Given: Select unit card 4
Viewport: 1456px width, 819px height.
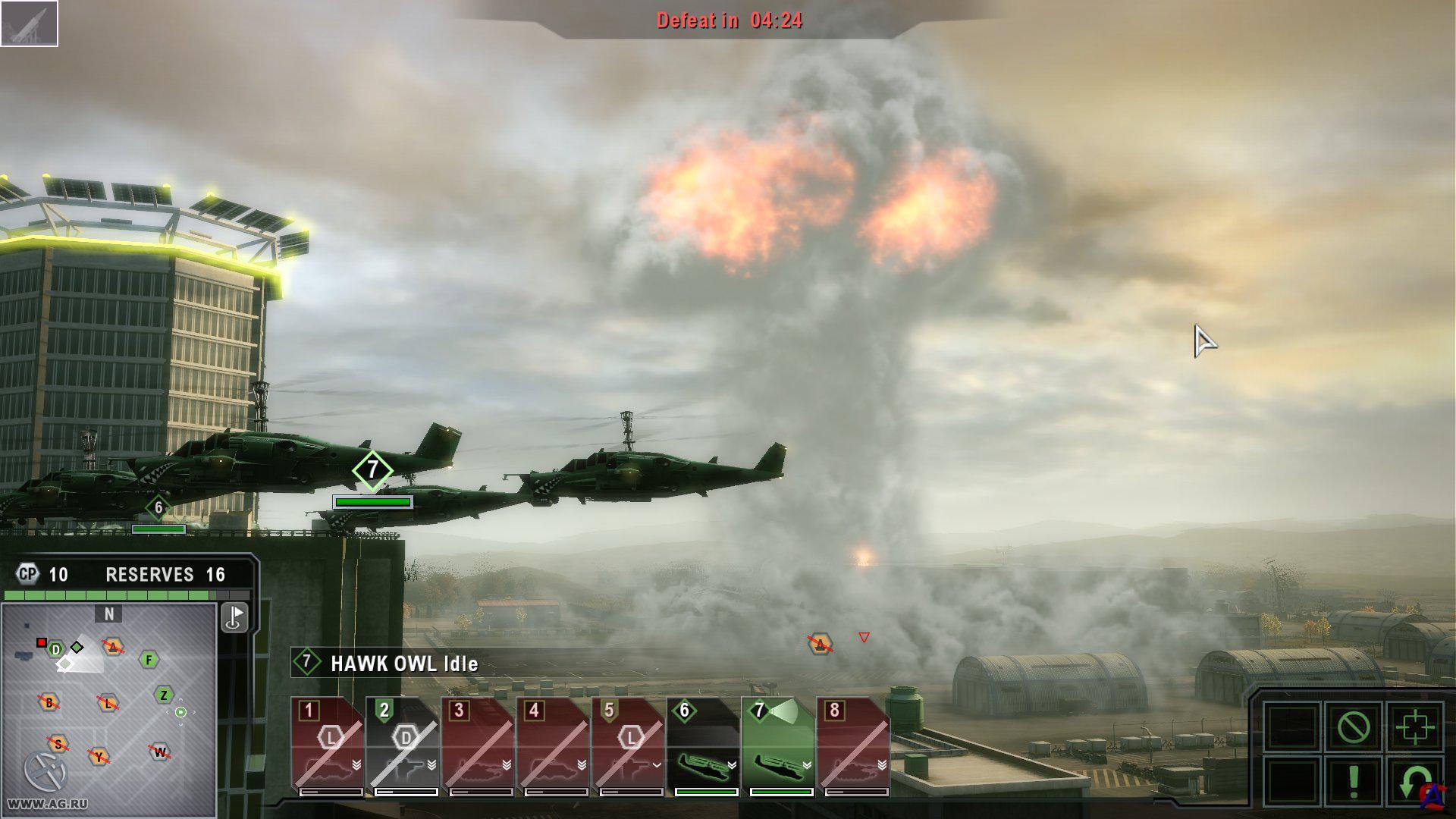Looking at the screenshot, I should pyautogui.click(x=553, y=747).
